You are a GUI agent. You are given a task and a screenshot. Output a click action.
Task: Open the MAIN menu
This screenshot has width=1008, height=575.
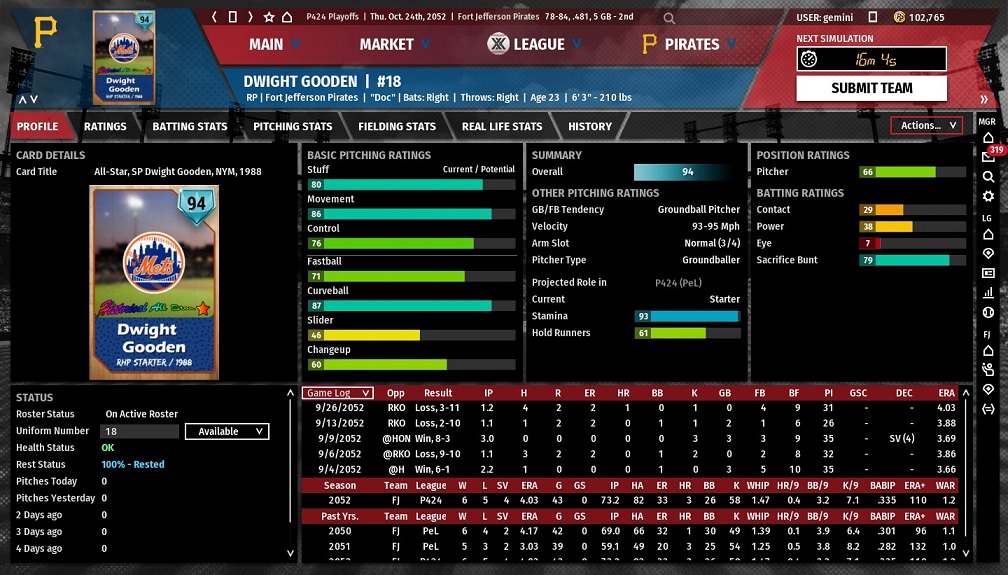pyautogui.click(x=274, y=44)
